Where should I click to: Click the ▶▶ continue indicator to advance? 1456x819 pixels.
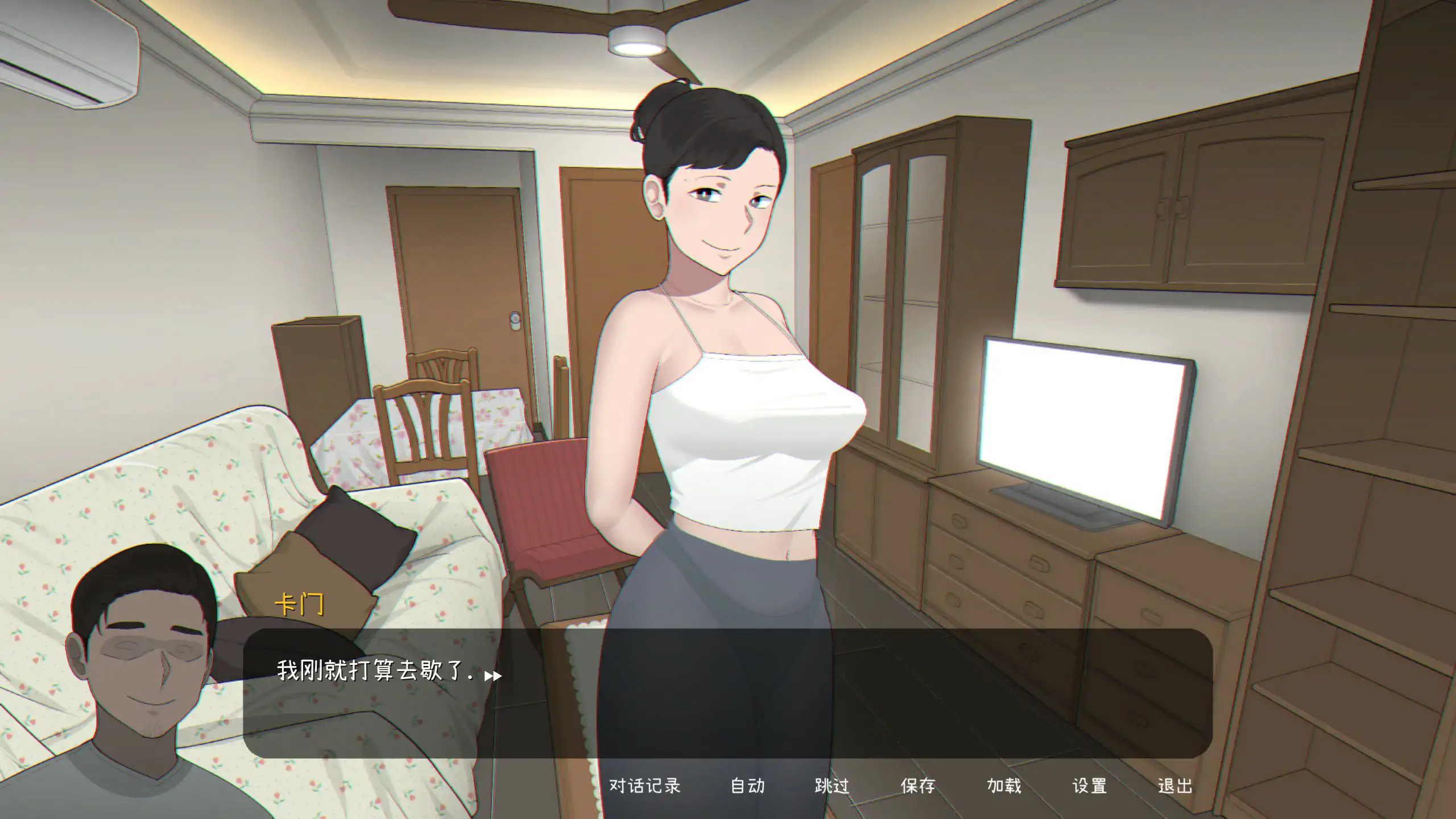[x=493, y=677]
